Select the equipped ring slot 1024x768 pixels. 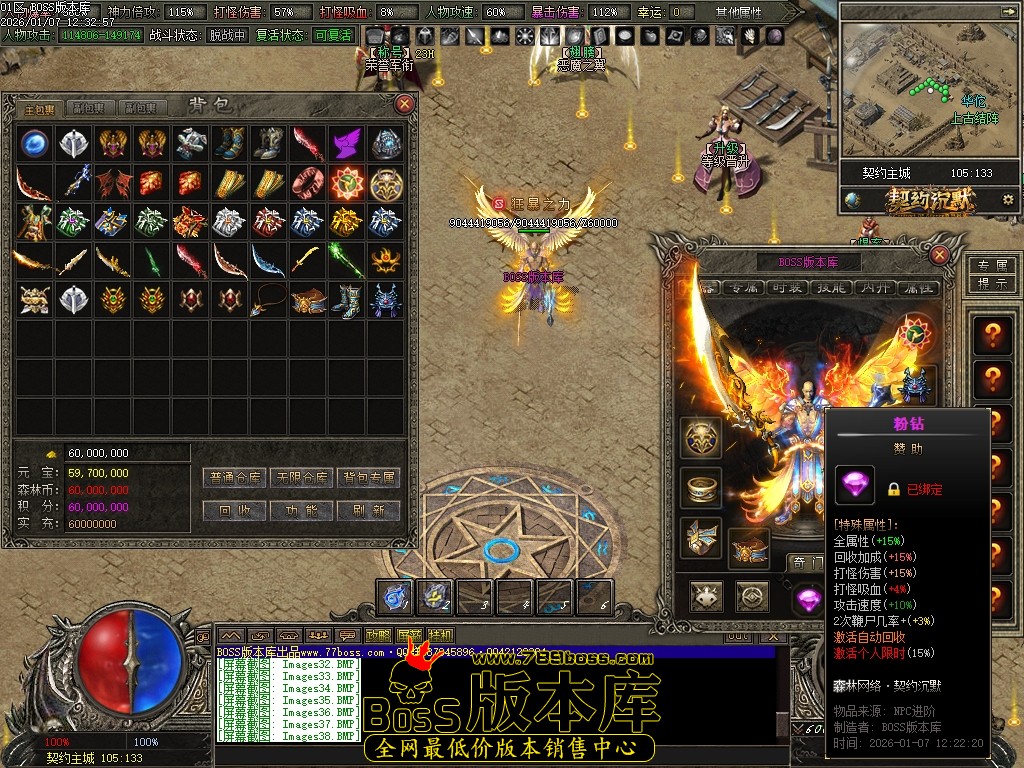click(701, 487)
